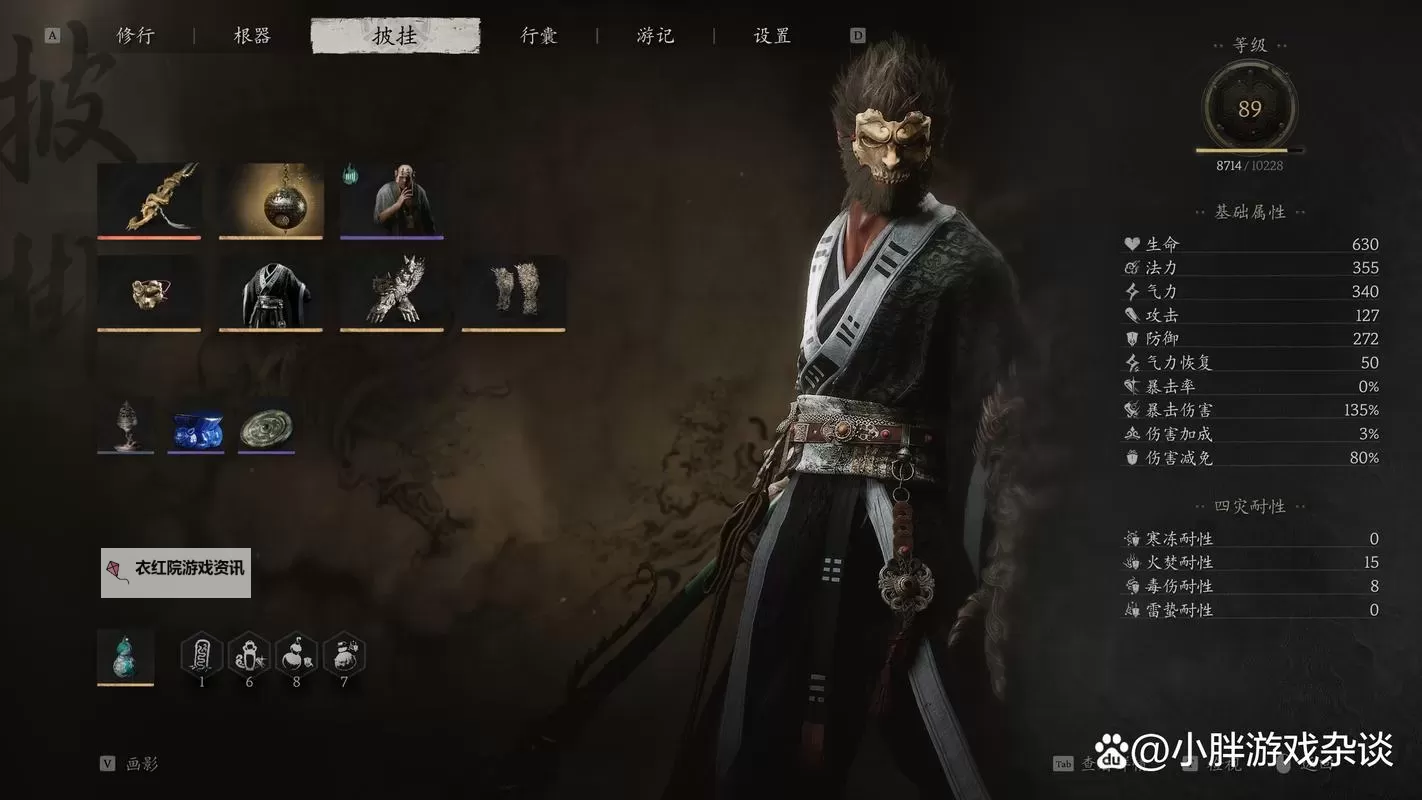The image size is (1422, 800).
Task: Open the 行囊 (Inventory) tab
Action: (537, 35)
